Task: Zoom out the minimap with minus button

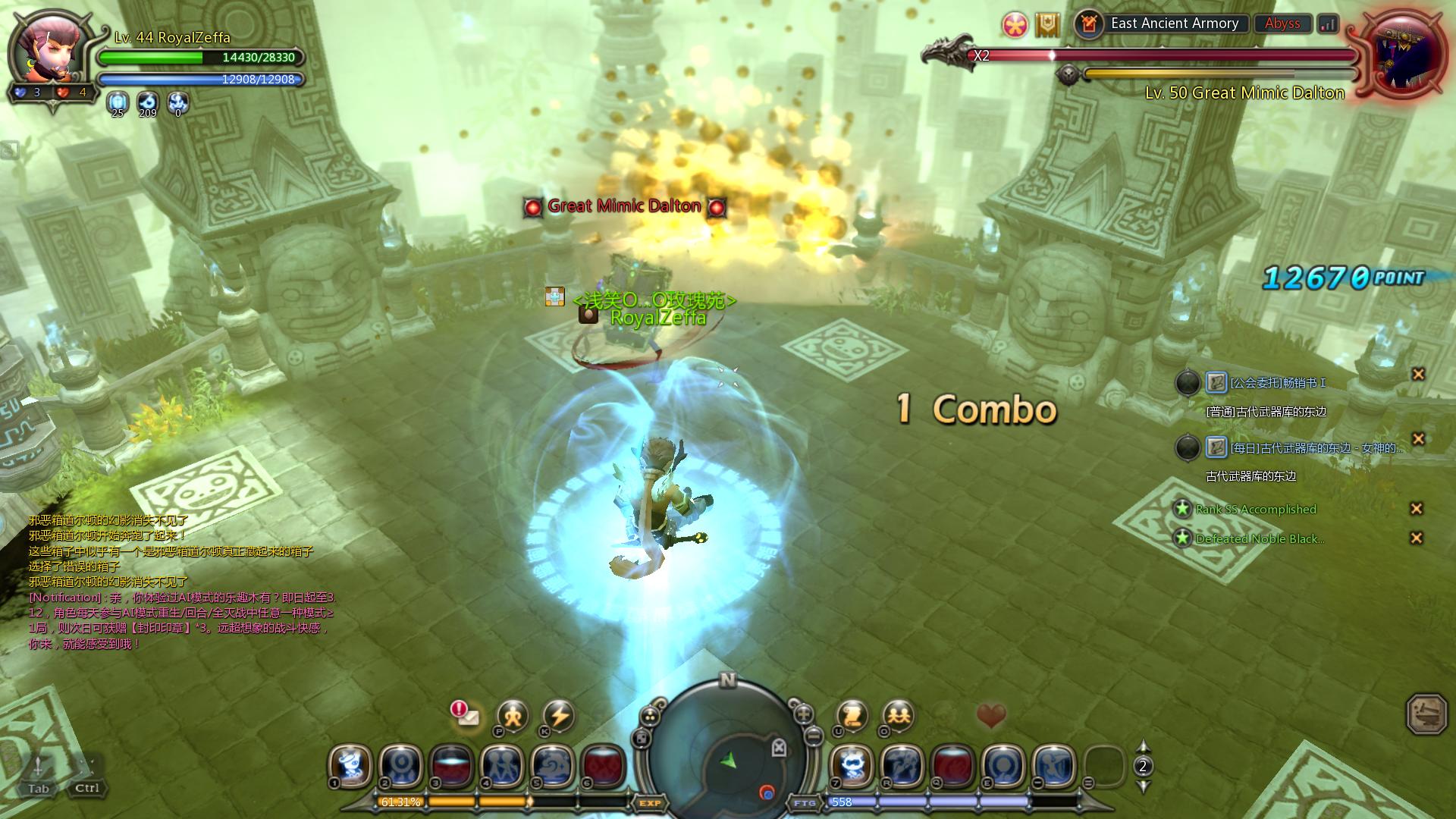Action: coord(814,735)
